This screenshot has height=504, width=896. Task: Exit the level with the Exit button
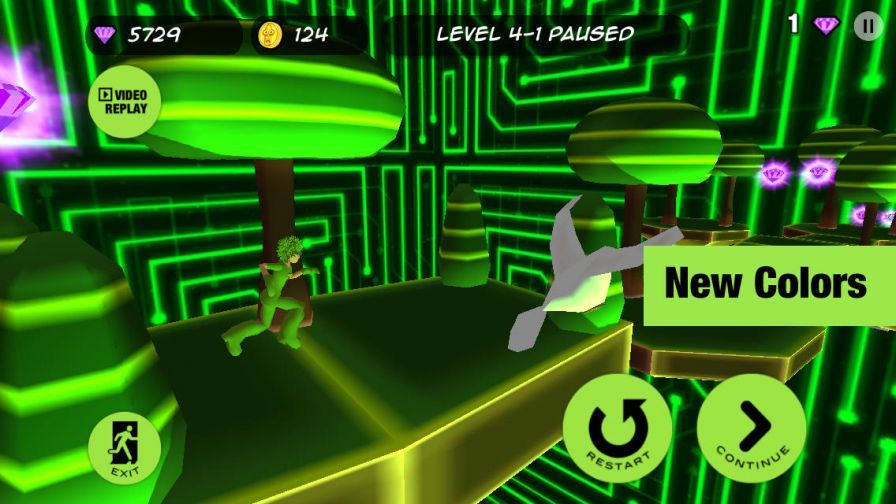click(x=125, y=448)
